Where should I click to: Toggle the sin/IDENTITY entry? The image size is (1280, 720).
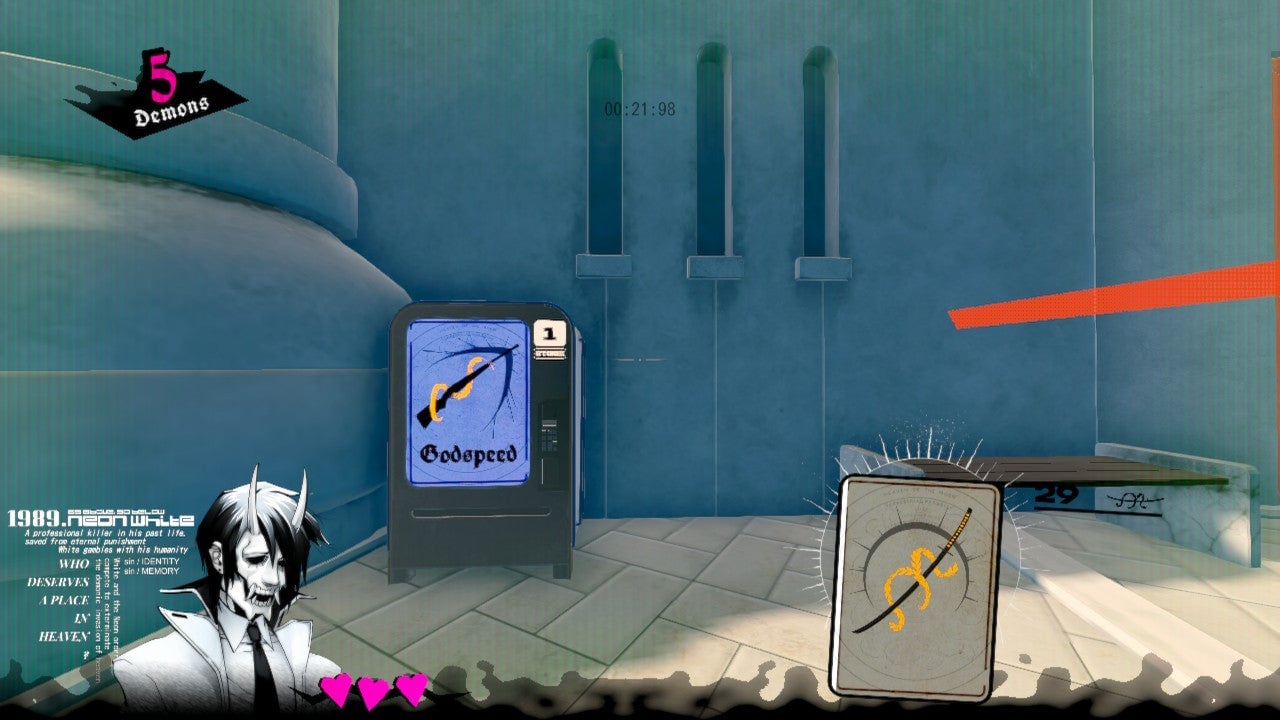(x=150, y=561)
